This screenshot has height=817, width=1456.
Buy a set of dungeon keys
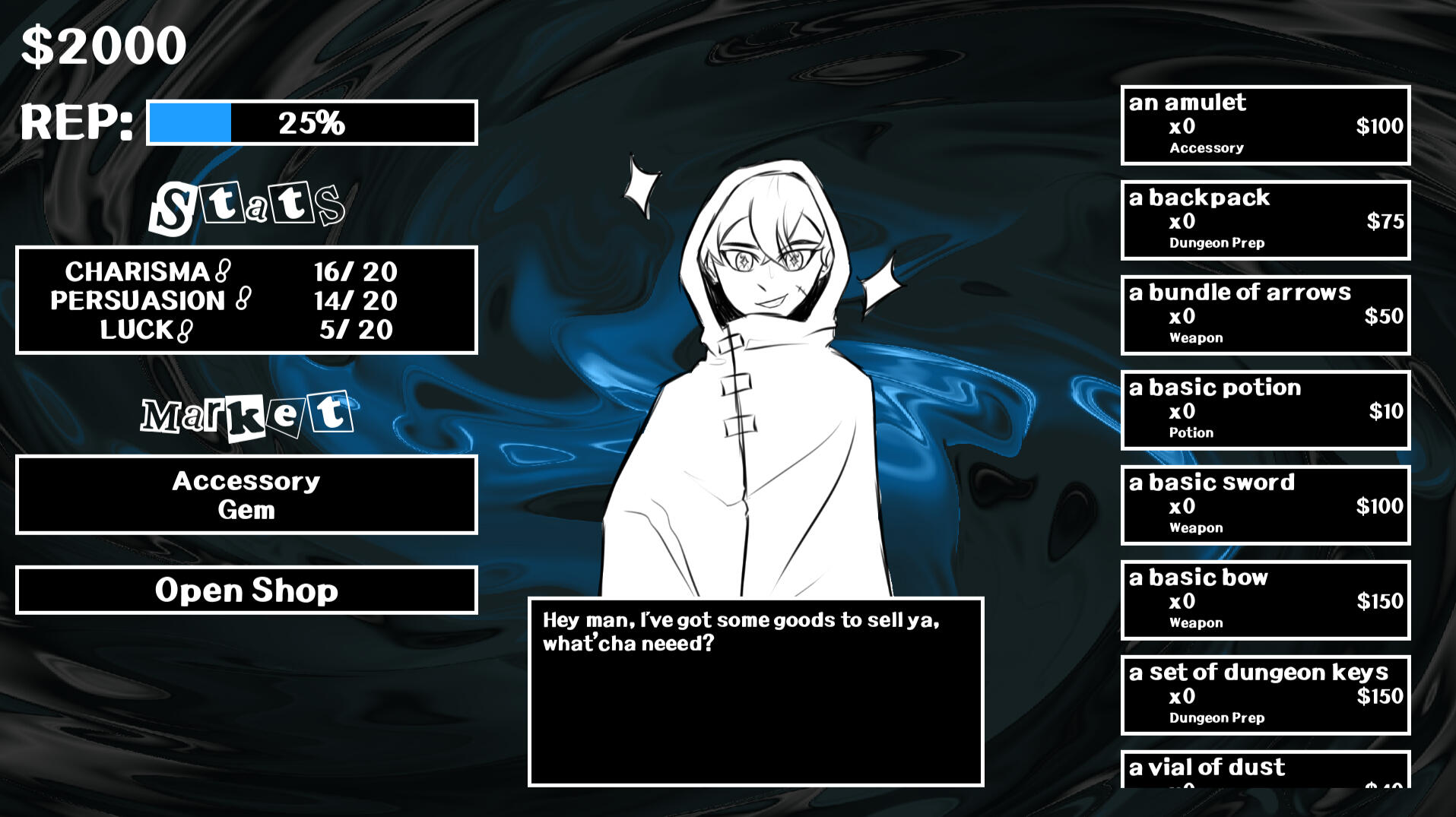click(x=1265, y=695)
